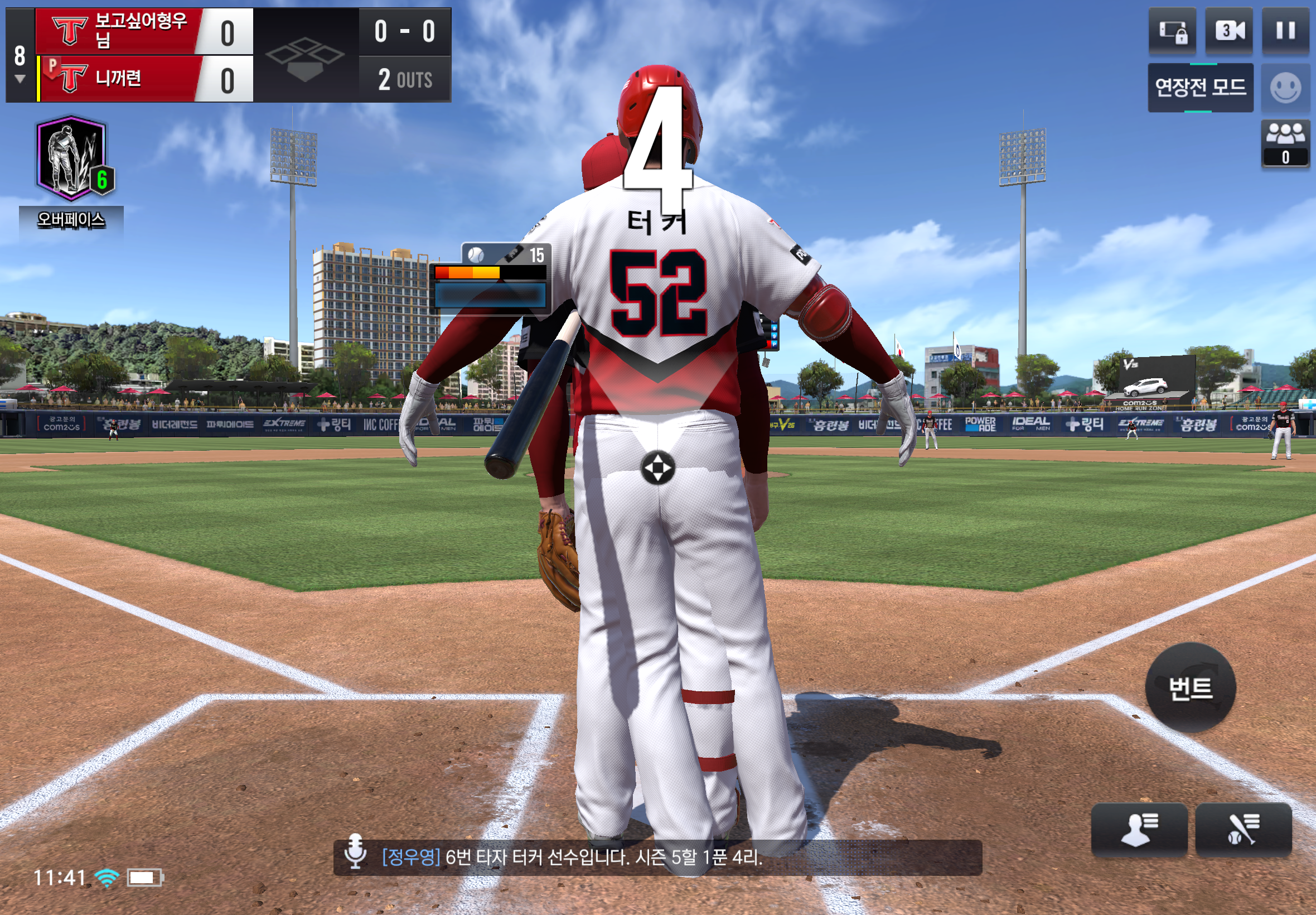Show the spectators list

(1285, 143)
